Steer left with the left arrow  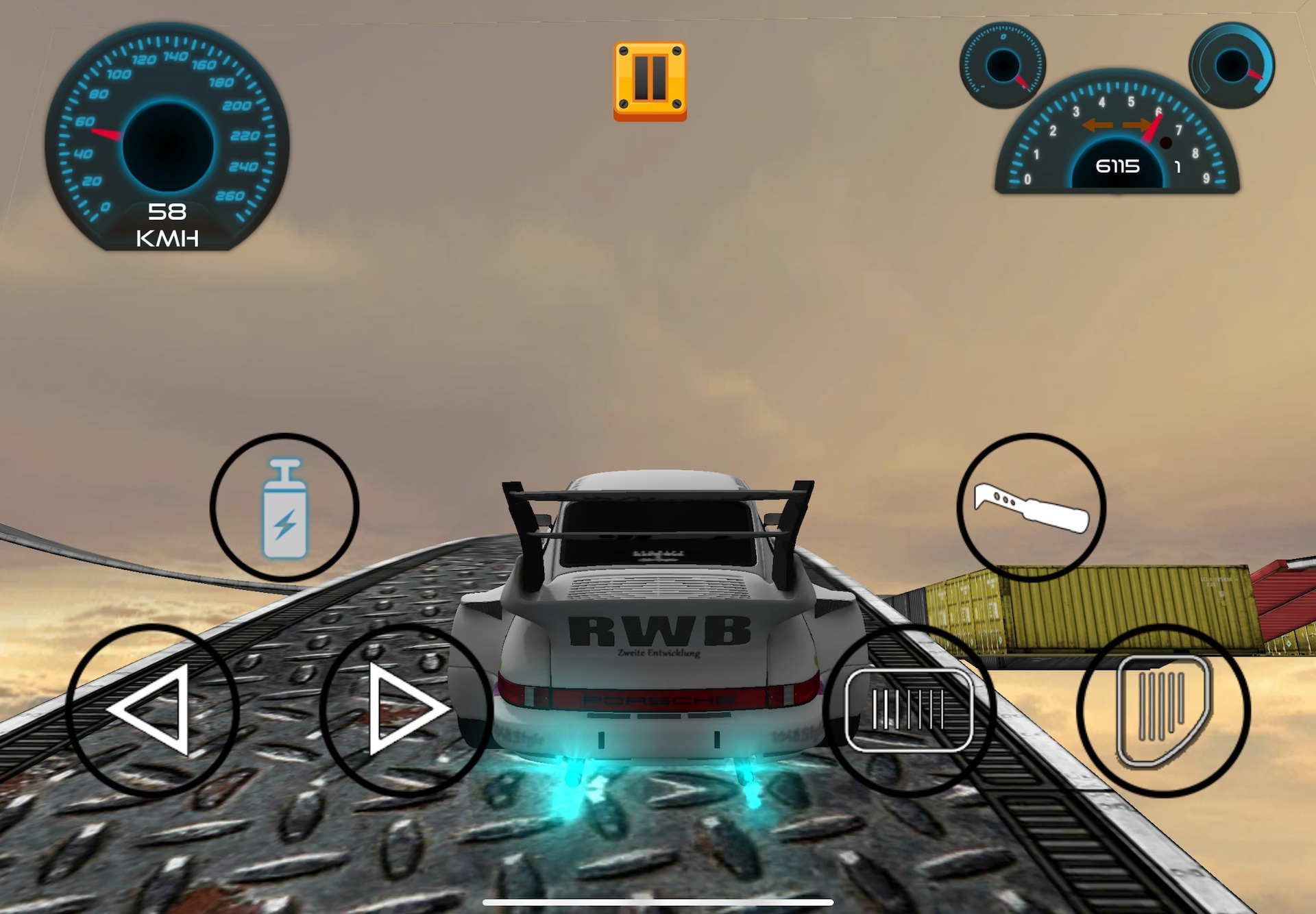pos(152,711)
